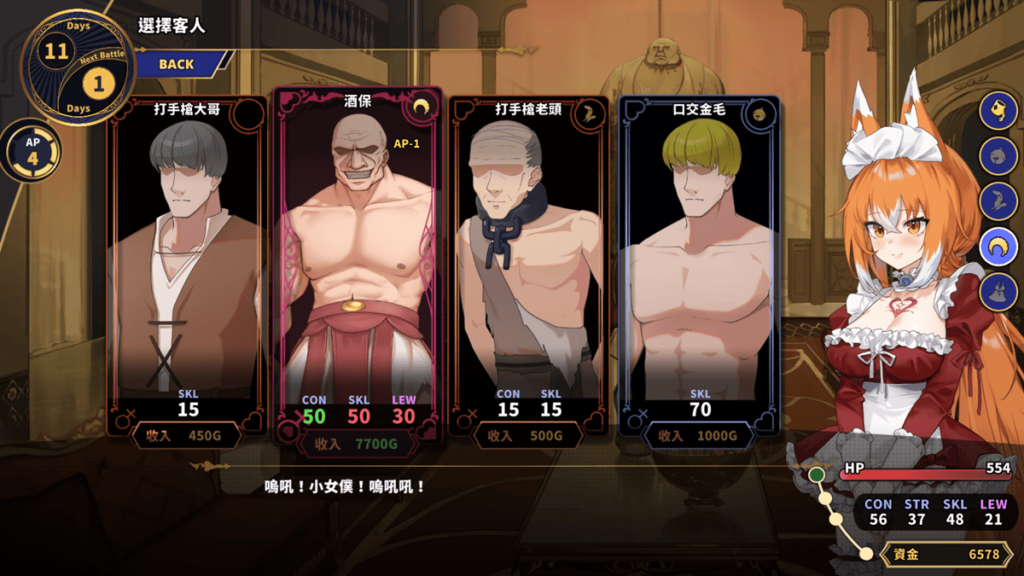The width and height of the screenshot is (1024, 576).
Task: Choose the sitting figure filter icon
Action: point(998,201)
